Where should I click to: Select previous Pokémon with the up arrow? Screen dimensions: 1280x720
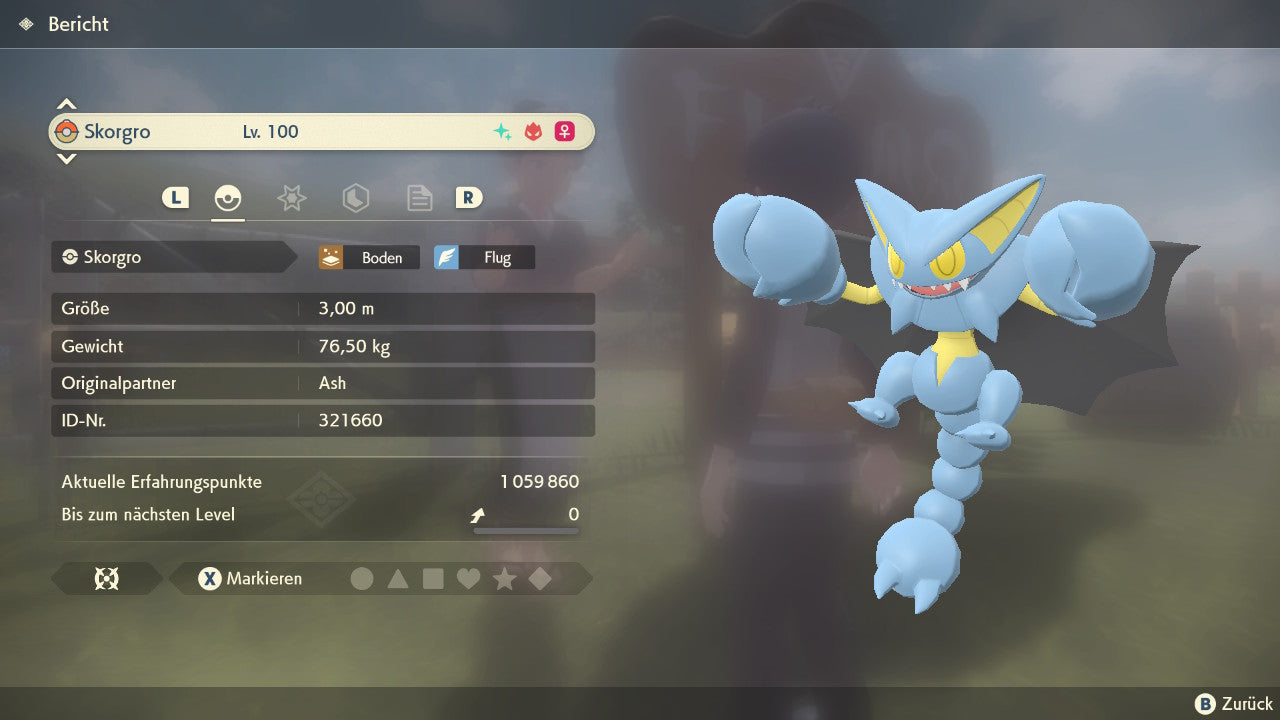pyautogui.click(x=66, y=104)
